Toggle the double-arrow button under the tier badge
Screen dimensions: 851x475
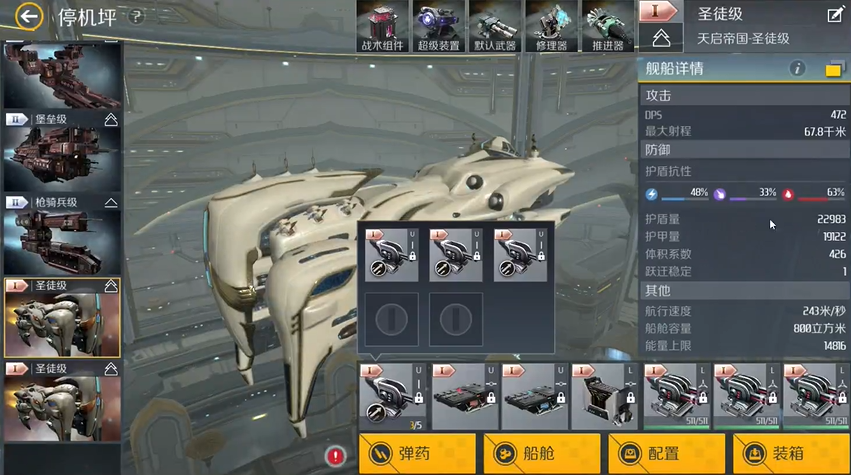[660, 39]
